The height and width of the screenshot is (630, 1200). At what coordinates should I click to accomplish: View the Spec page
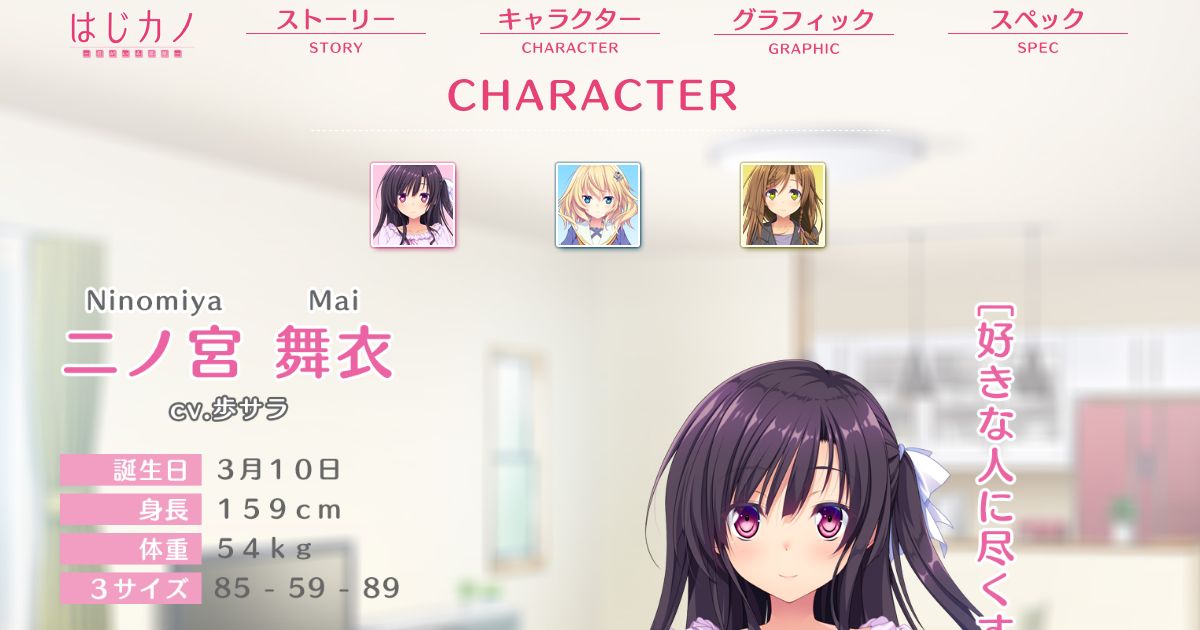click(x=1037, y=31)
